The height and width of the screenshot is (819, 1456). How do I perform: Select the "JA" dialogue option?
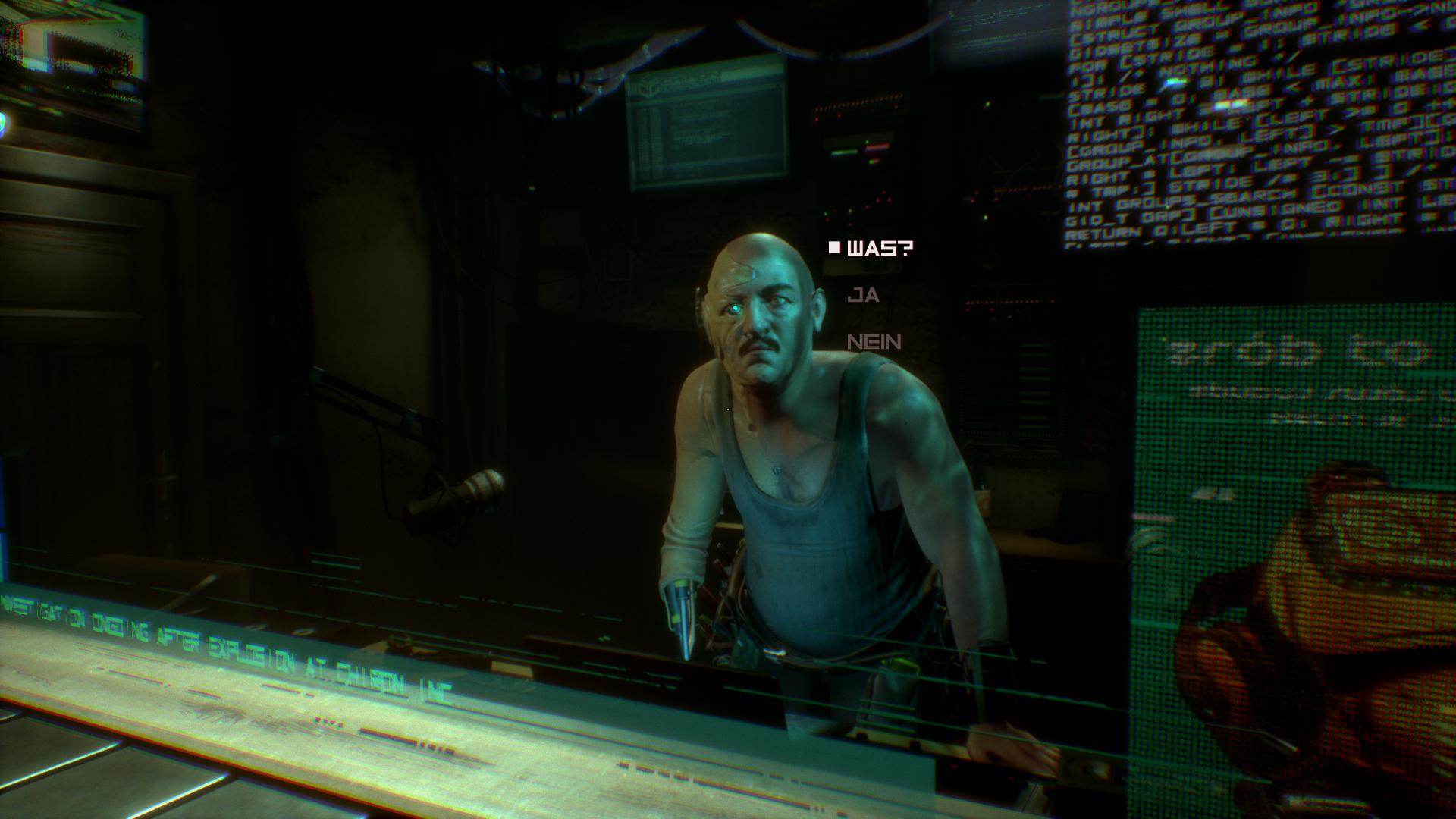(x=863, y=295)
